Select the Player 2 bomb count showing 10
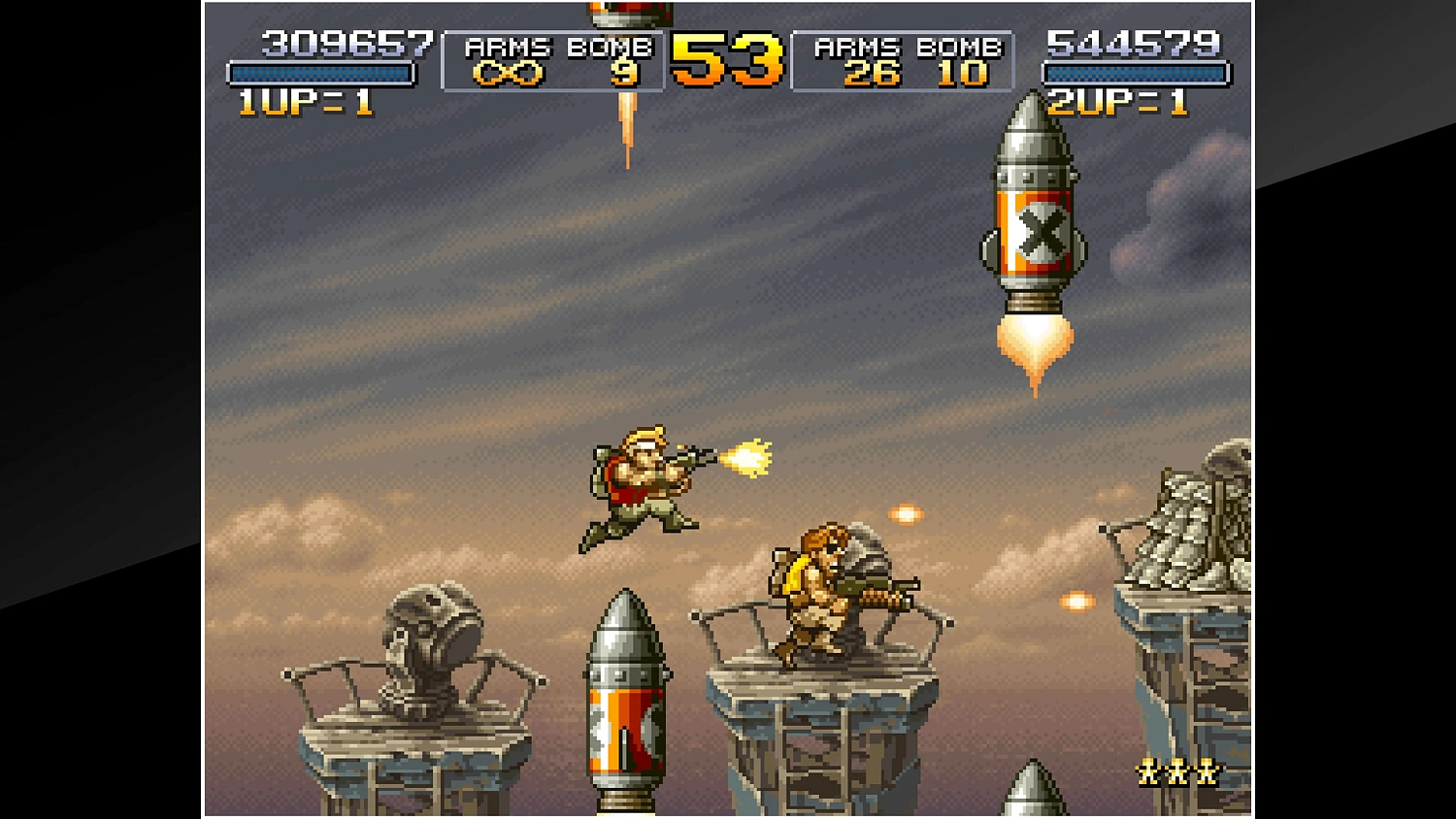The height and width of the screenshot is (819, 1456). tap(964, 73)
